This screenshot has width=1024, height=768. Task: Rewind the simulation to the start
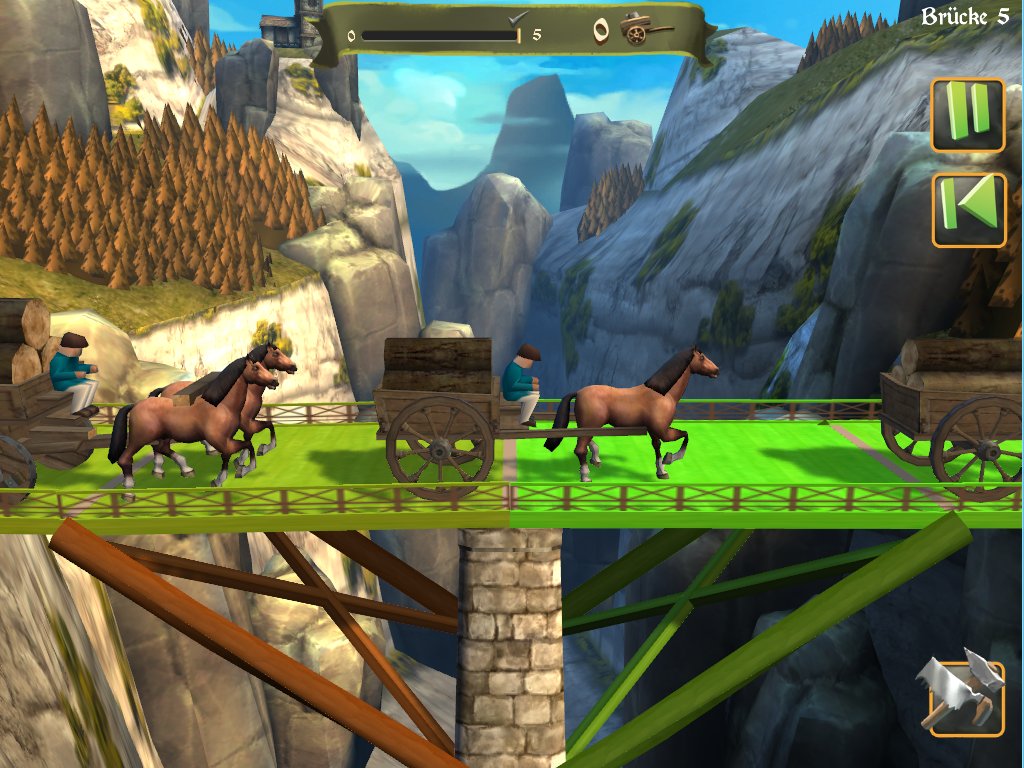(968, 209)
